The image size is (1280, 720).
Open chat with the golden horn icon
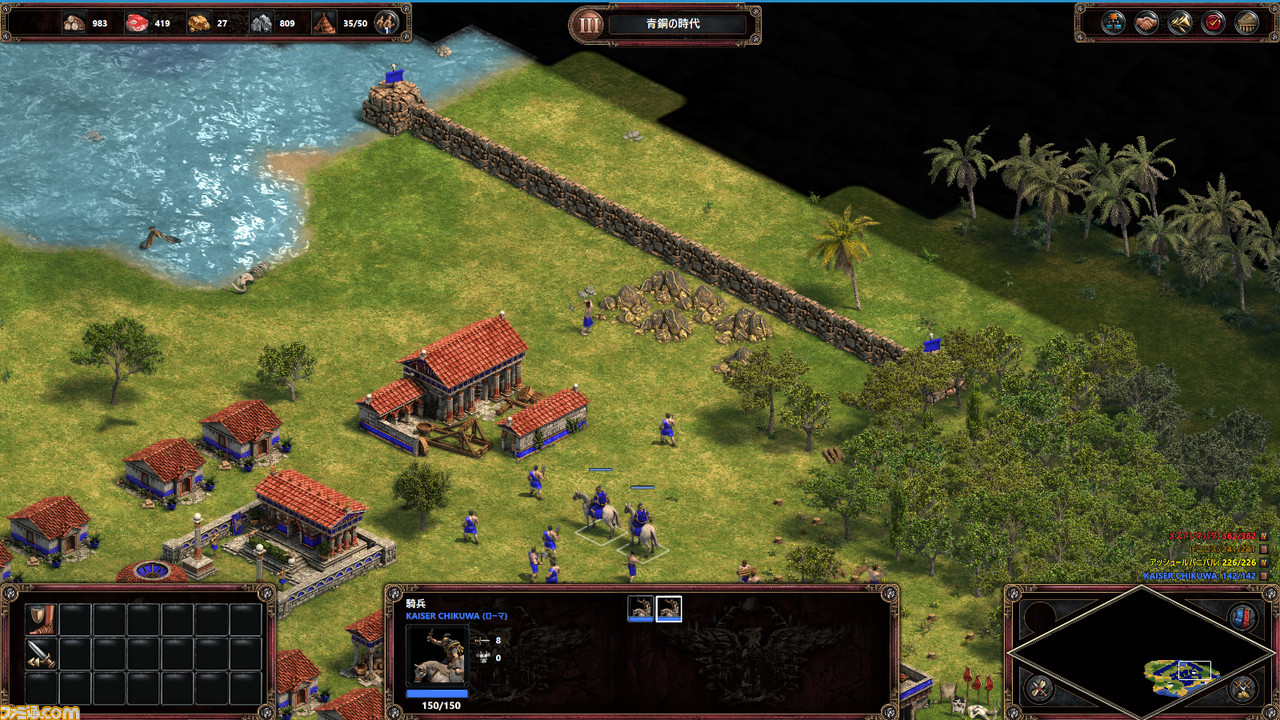(1180, 22)
